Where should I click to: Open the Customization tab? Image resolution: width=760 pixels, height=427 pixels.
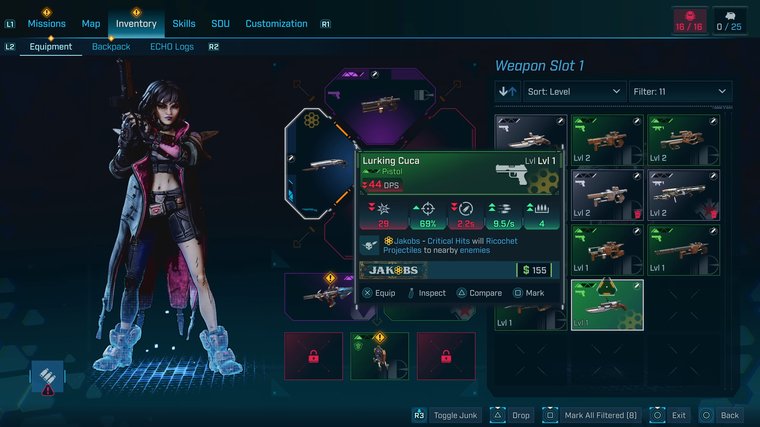click(x=277, y=23)
